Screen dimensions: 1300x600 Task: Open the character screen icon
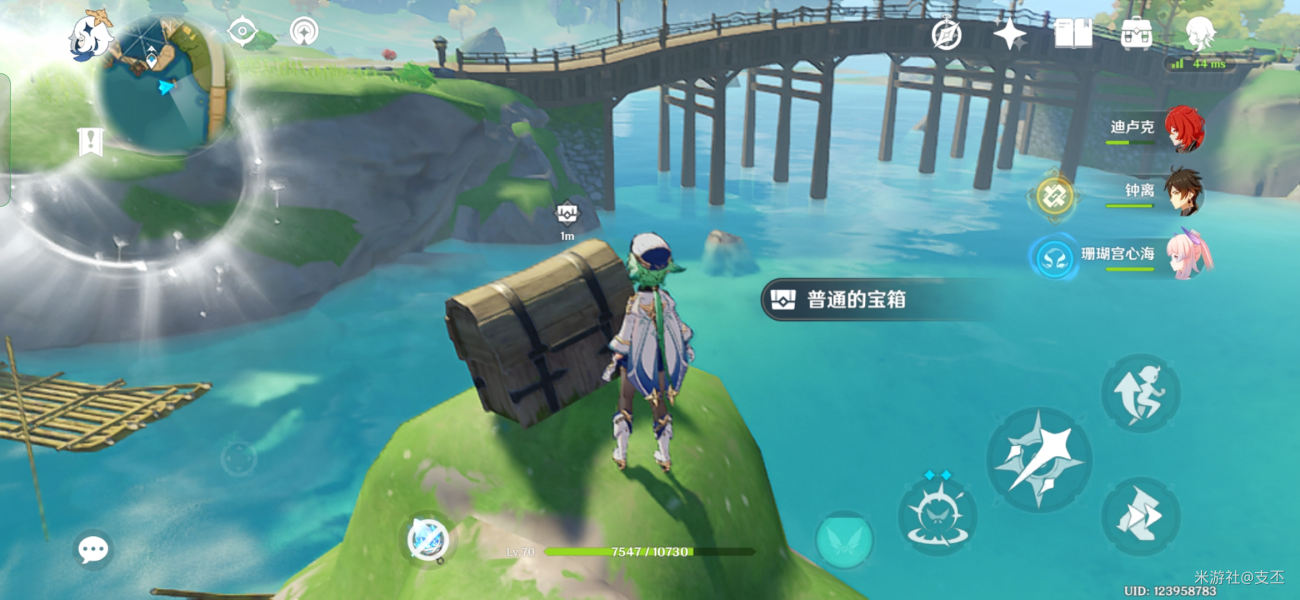pyautogui.click(x=1199, y=34)
